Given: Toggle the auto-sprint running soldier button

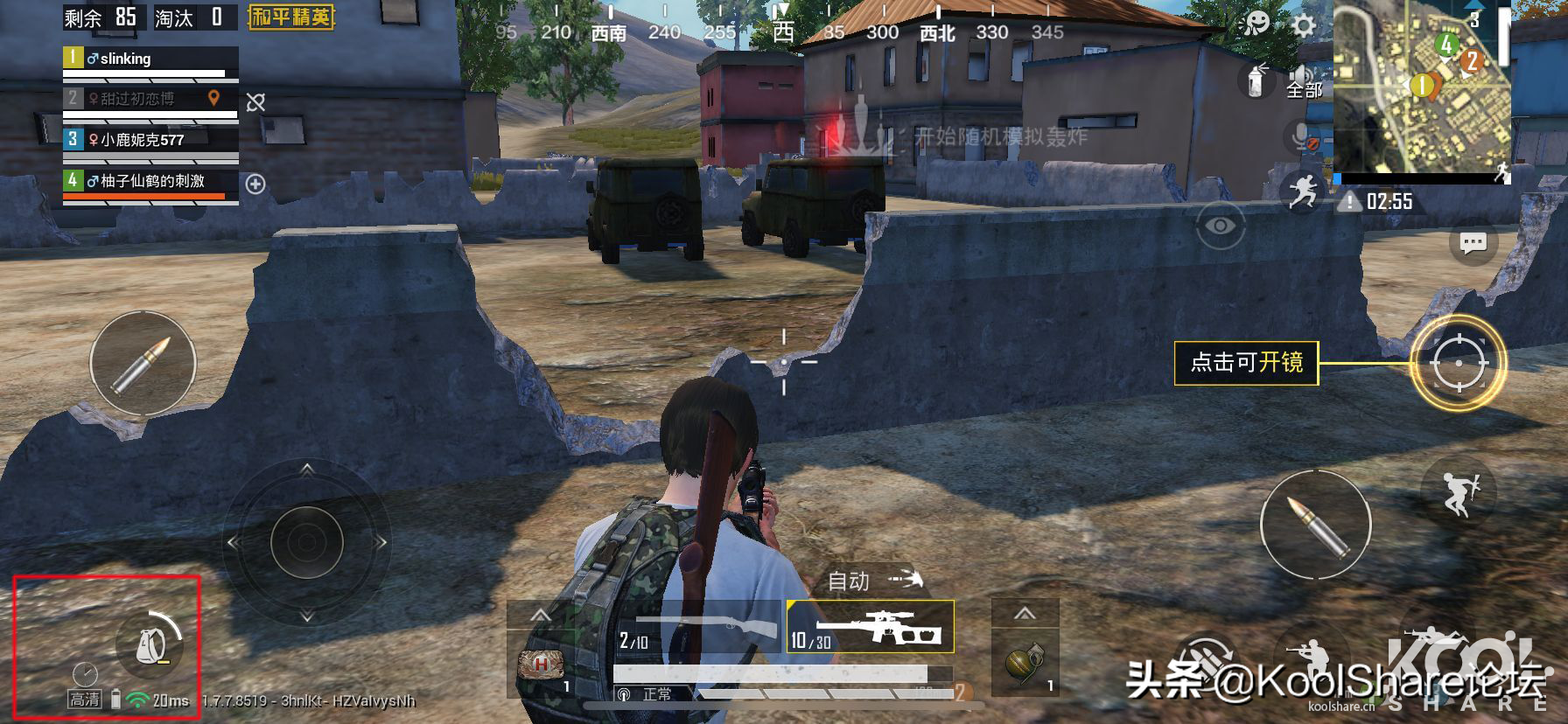Looking at the screenshot, I should 1302,191.
